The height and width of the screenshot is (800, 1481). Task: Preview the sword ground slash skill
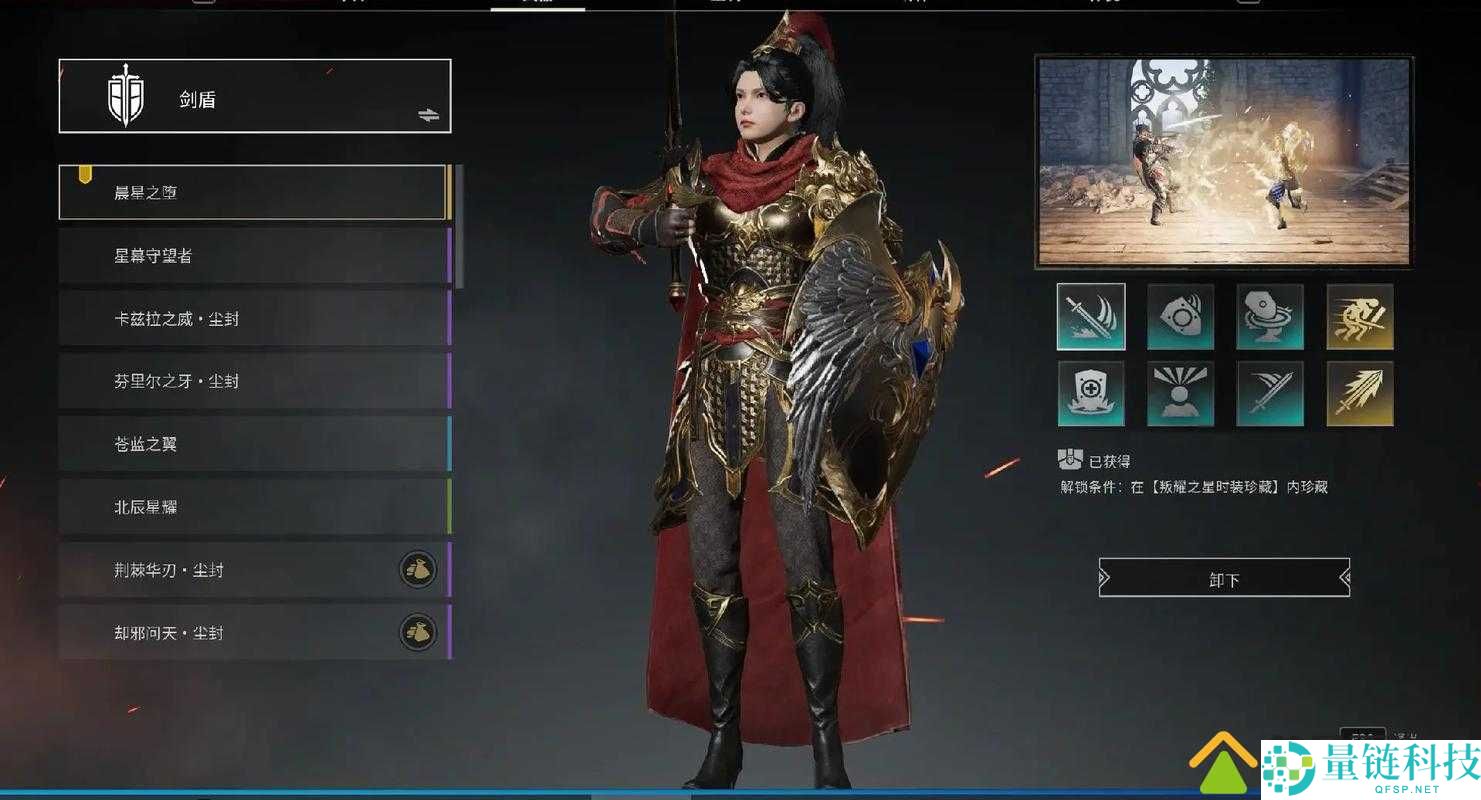1090,317
